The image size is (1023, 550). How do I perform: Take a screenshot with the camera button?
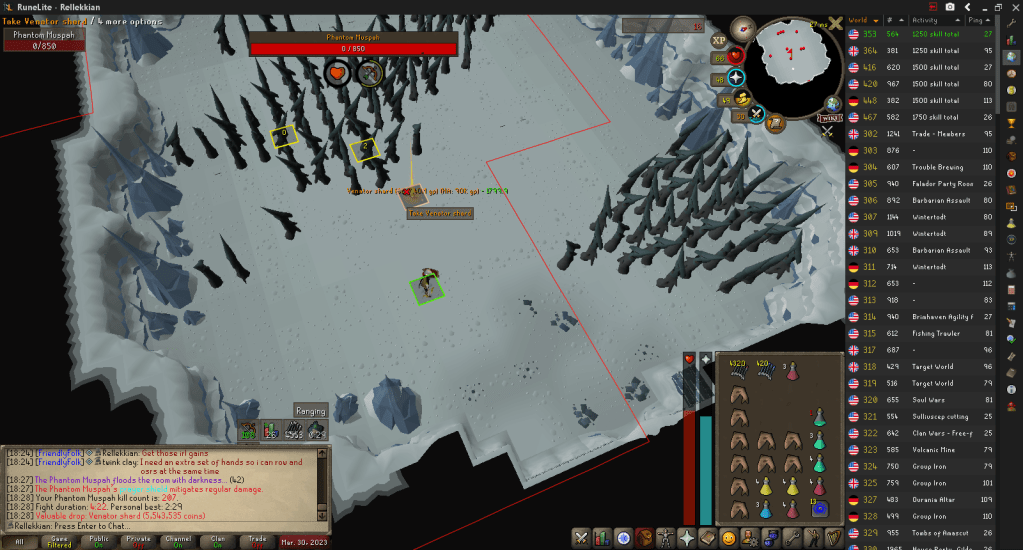point(949,7)
